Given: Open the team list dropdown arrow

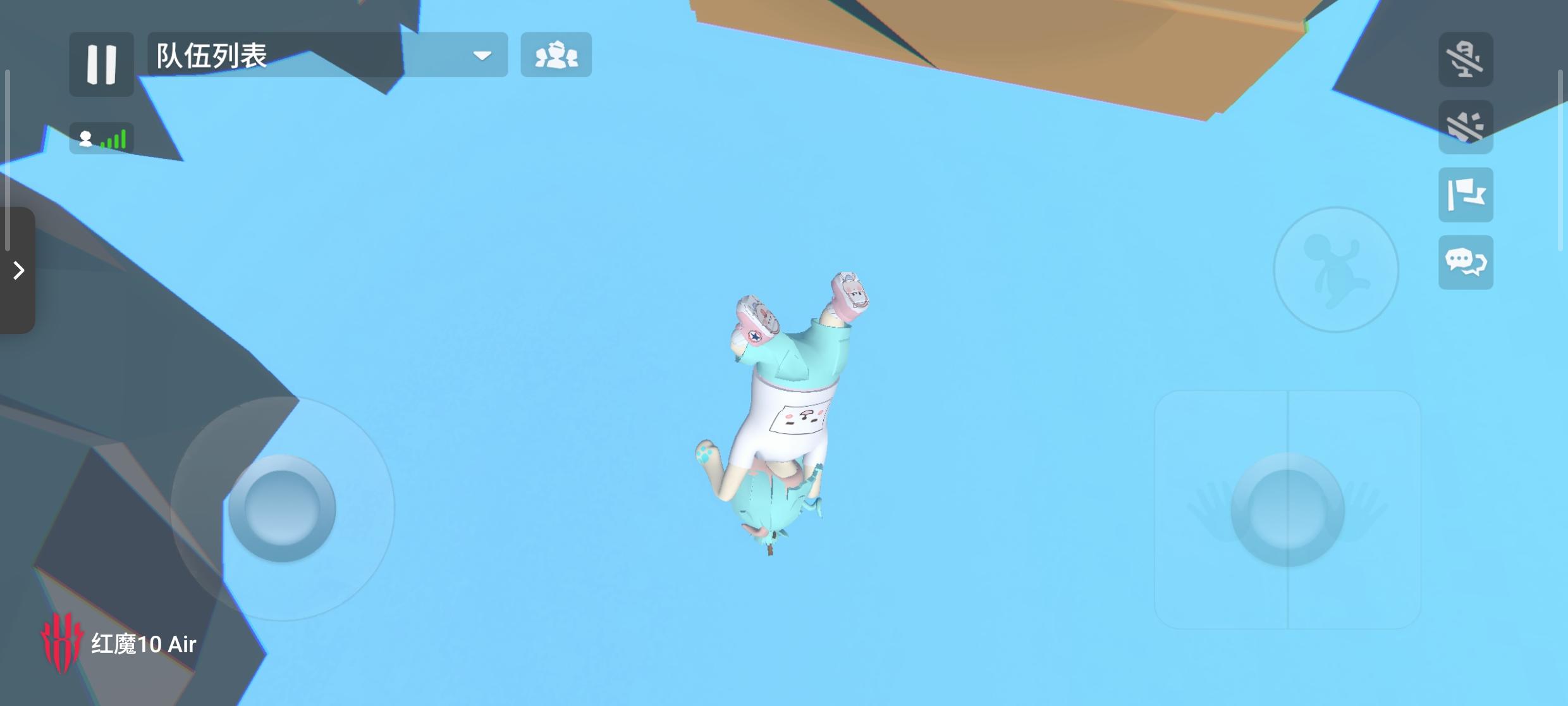Looking at the screenshot, I should tap(482, 56).
